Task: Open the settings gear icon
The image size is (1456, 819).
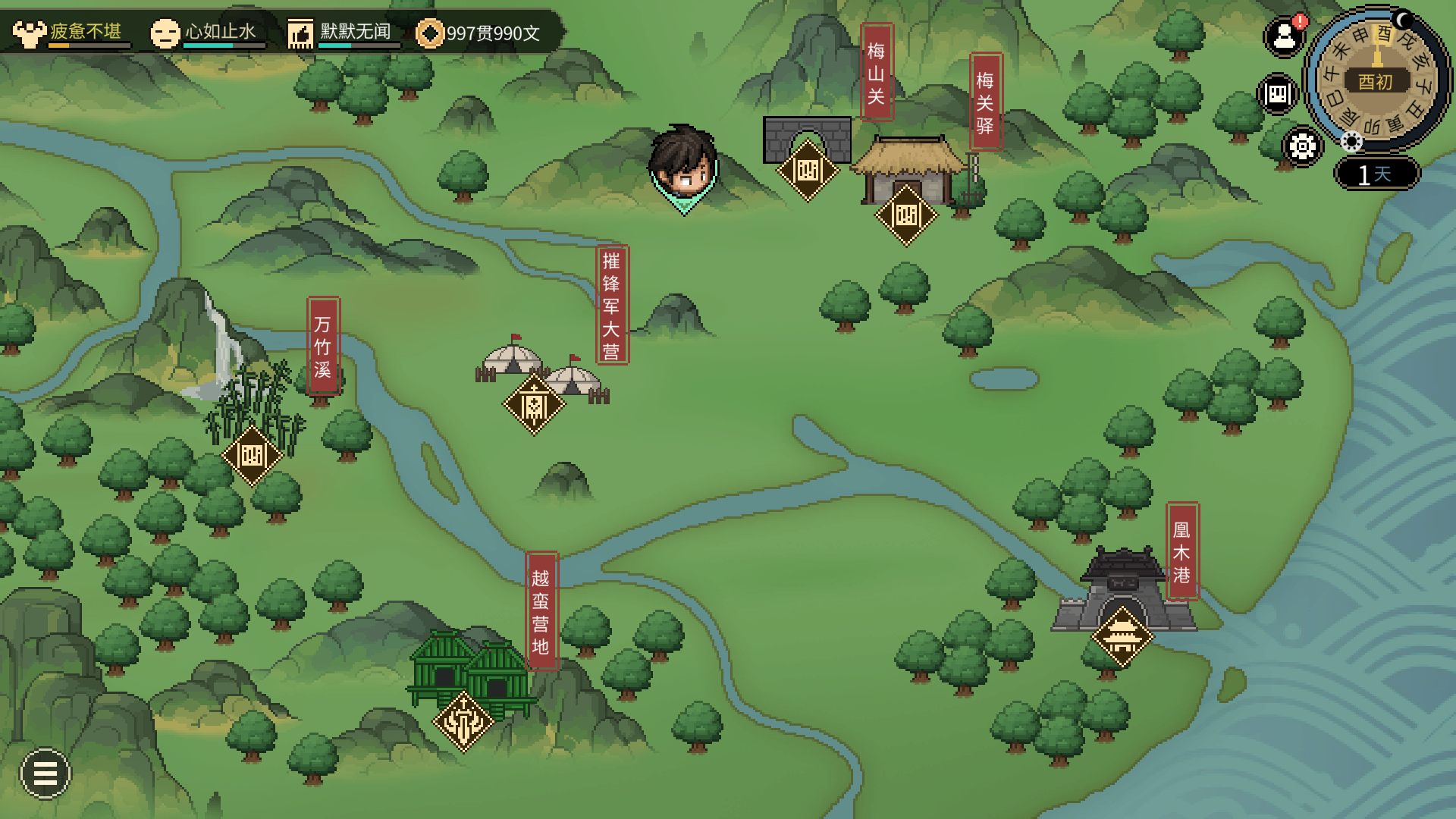Action: pyautogui.click(x=1302, y=146)
